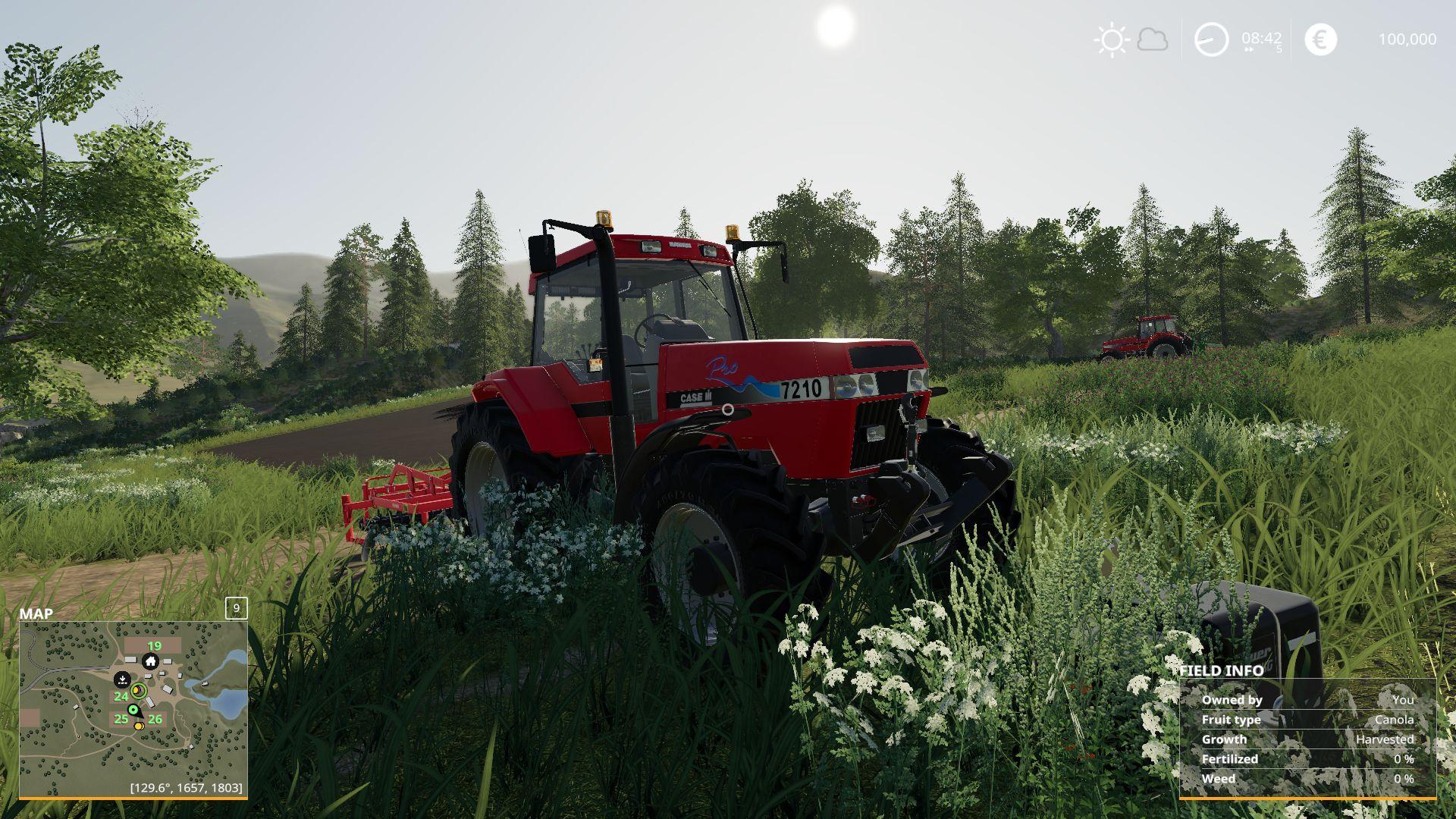This screenshot has height=819, width=1456.
Task: Click the yellow vehicle dot on the minimap
Action: (139, 726)
